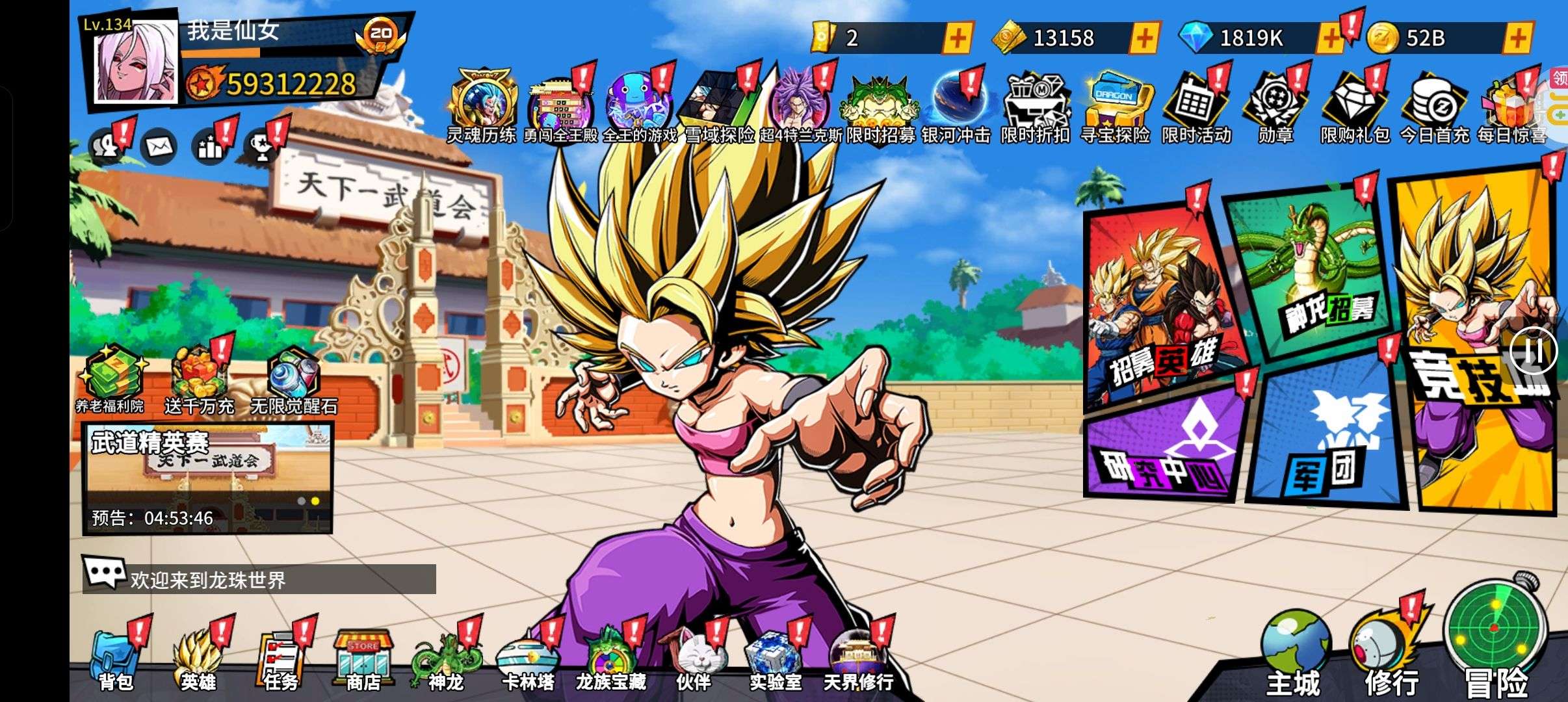Add more blue diamonds with plus button

(1329, 38)
